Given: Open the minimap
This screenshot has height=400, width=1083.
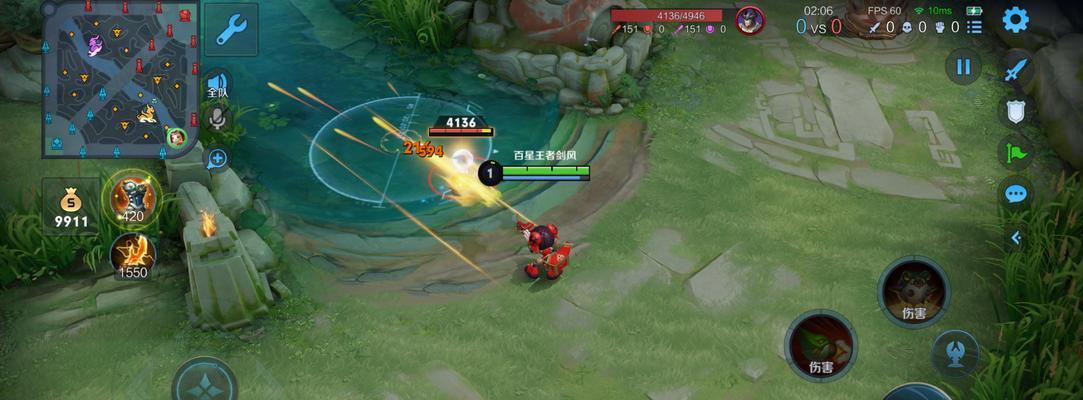Looking at the screenshot, I should (120, 79).
